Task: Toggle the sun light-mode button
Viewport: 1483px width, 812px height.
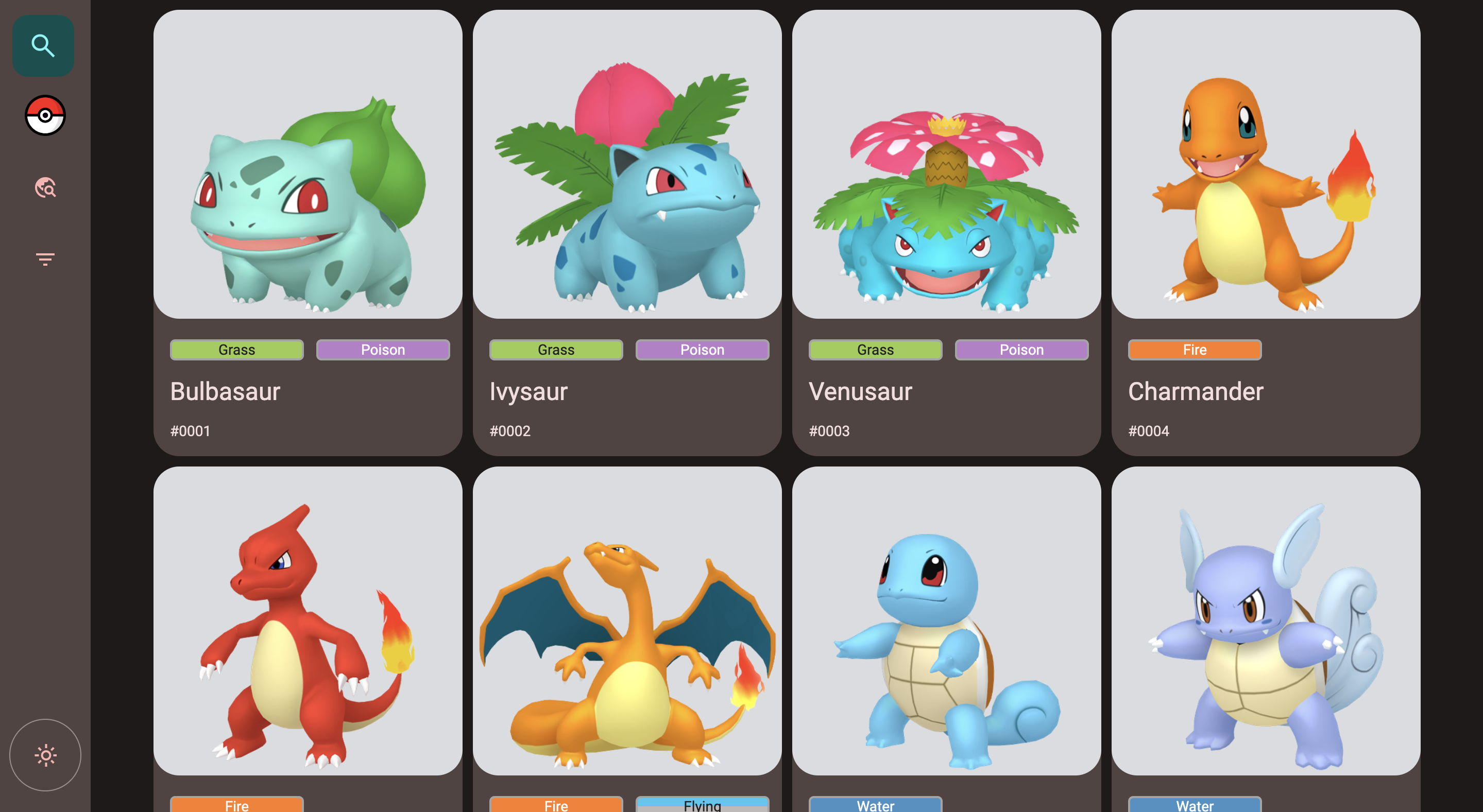Action: [45, 755]
